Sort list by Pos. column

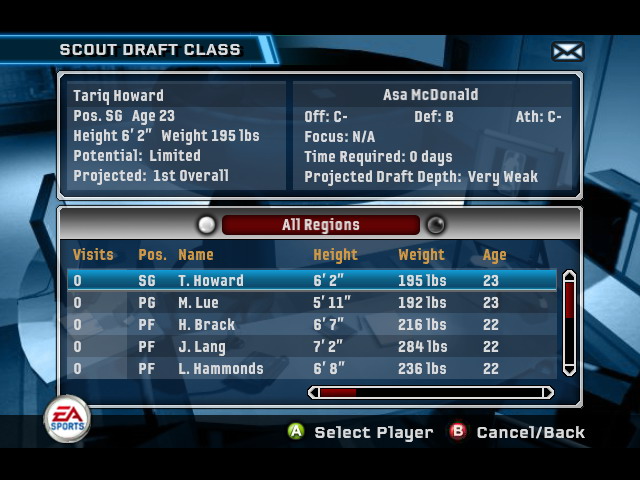click(152, 255)
